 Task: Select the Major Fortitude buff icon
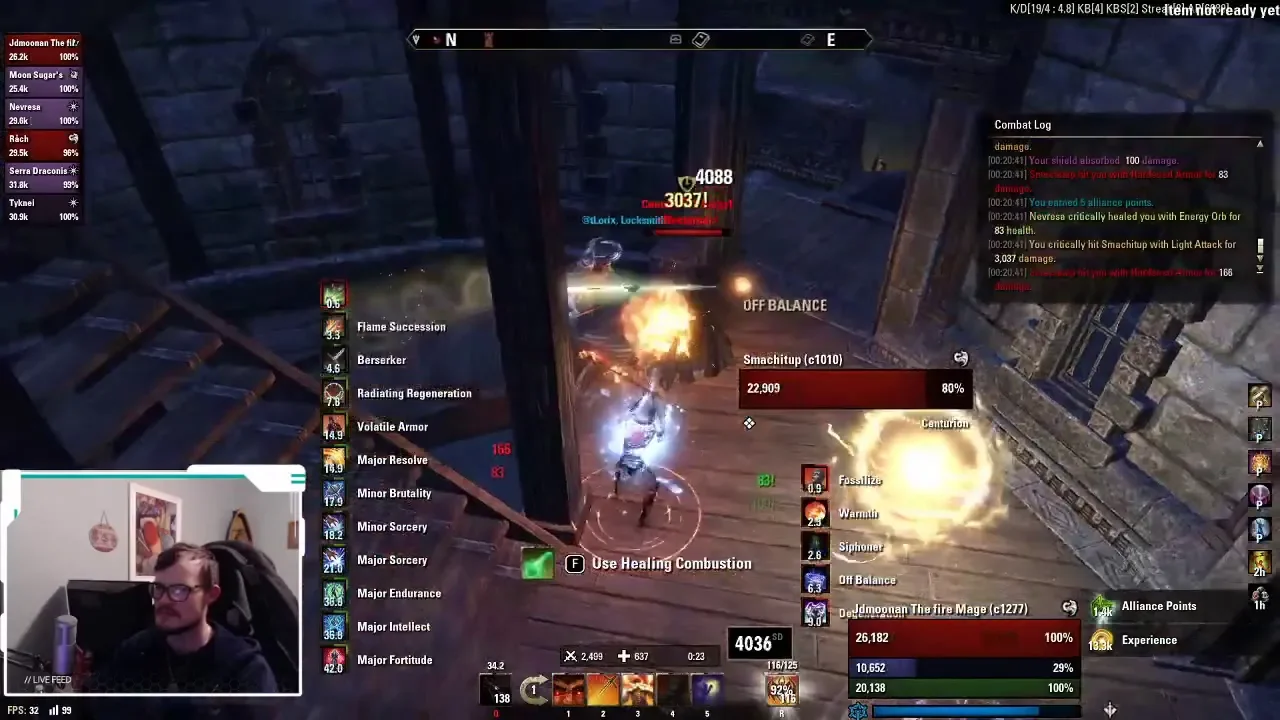click(334, 659)
